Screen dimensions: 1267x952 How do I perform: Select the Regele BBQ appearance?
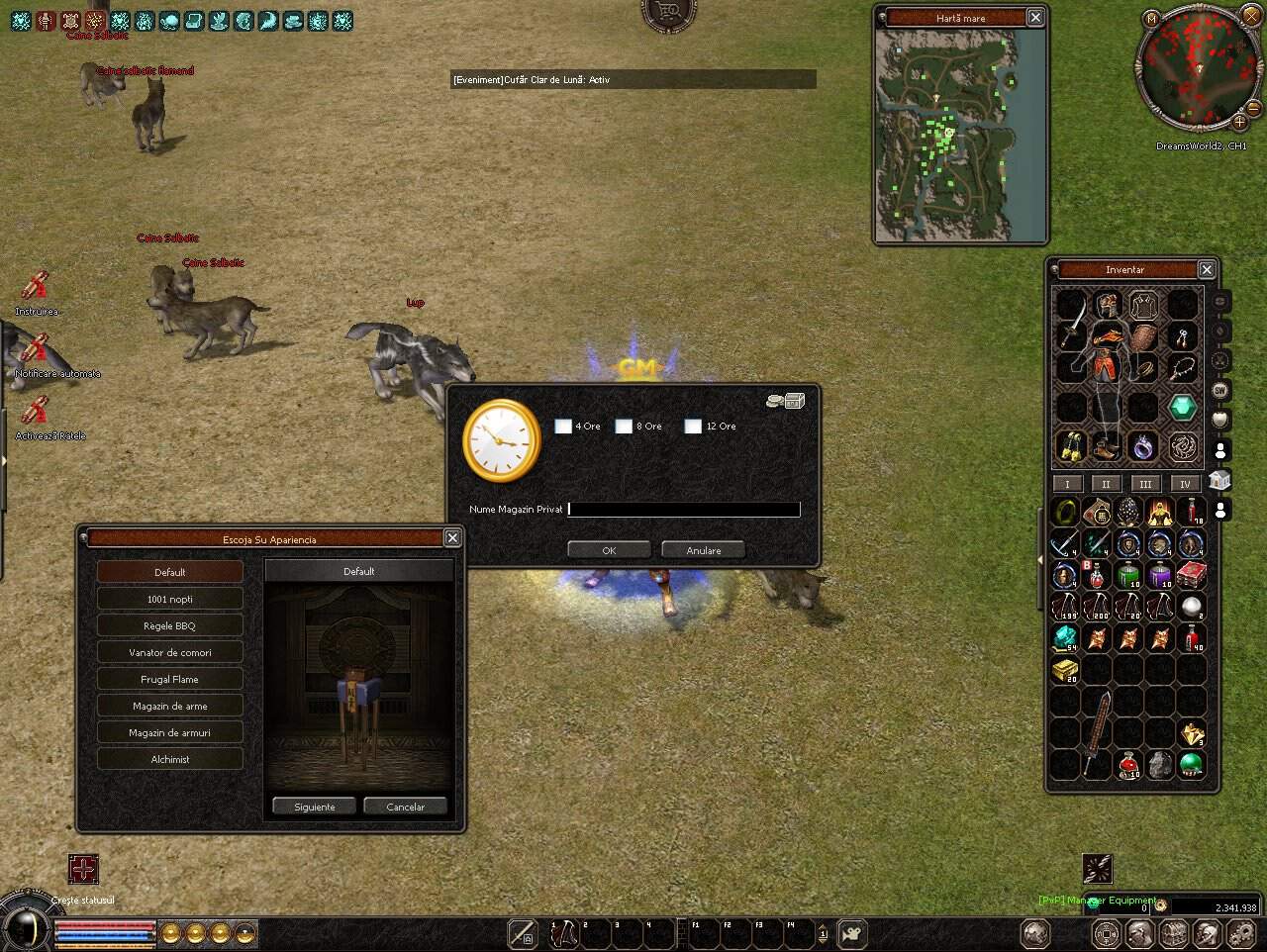tap(169, 625)
